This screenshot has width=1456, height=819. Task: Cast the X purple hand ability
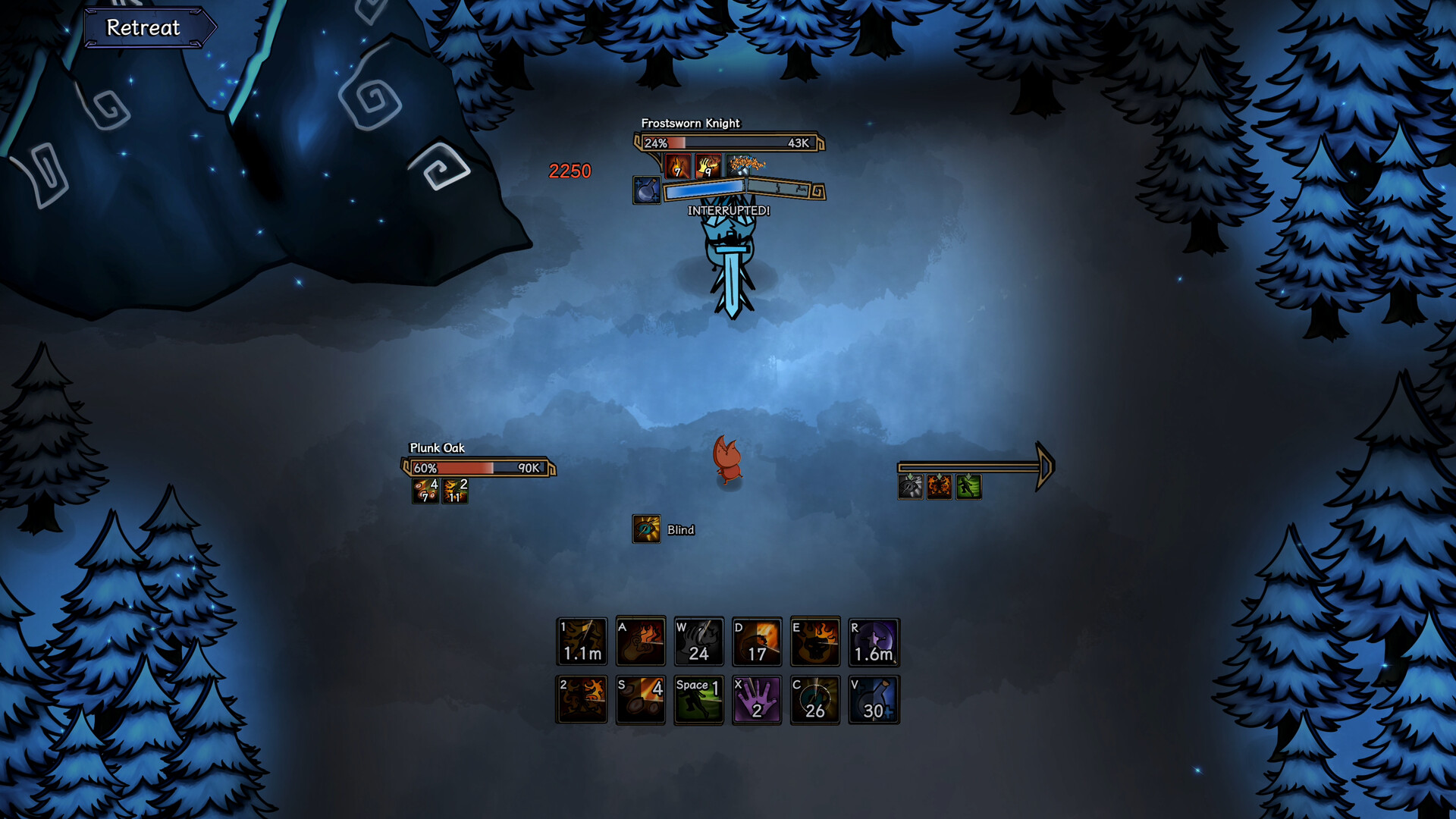click(x=757, y=698)
